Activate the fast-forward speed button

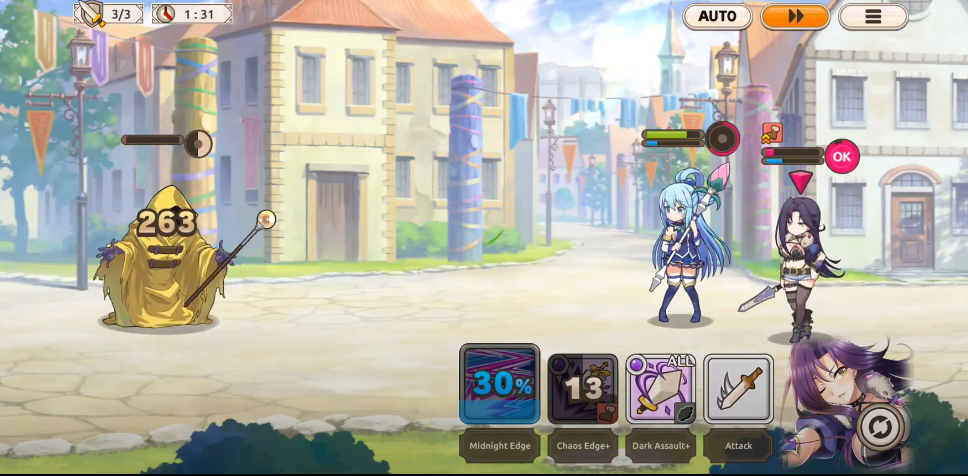pos(795,16)
